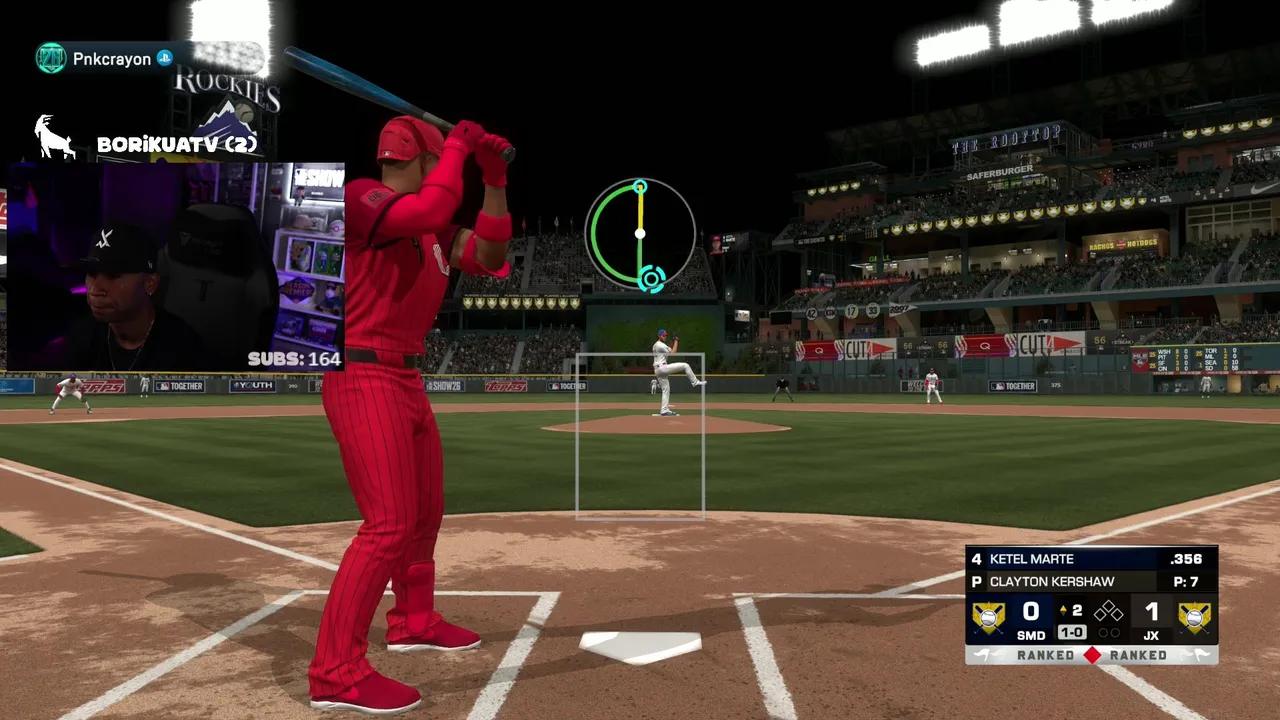Click the JX team logo on scoreboard
The image size is (1280, 720).
tap(1194, 617)
